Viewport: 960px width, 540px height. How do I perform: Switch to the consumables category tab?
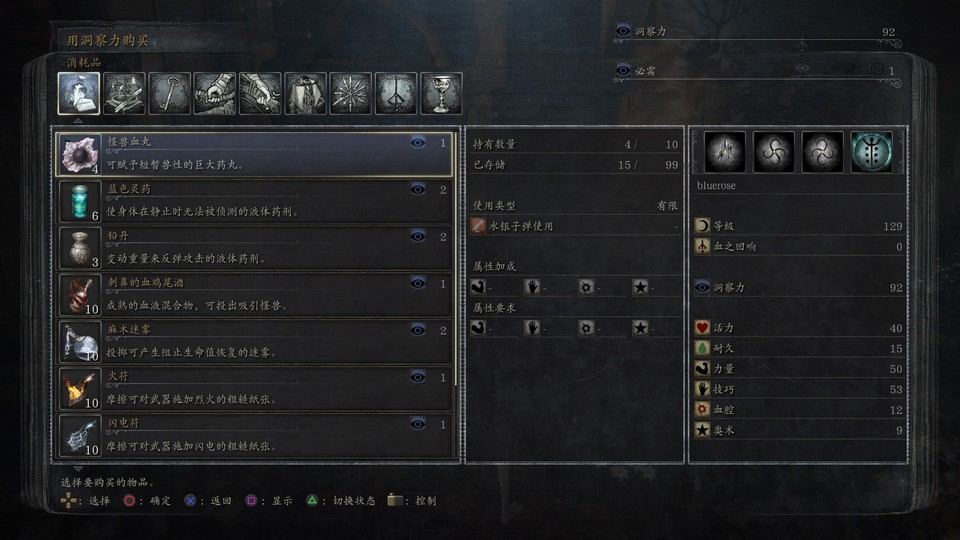(x=79, y=94)
